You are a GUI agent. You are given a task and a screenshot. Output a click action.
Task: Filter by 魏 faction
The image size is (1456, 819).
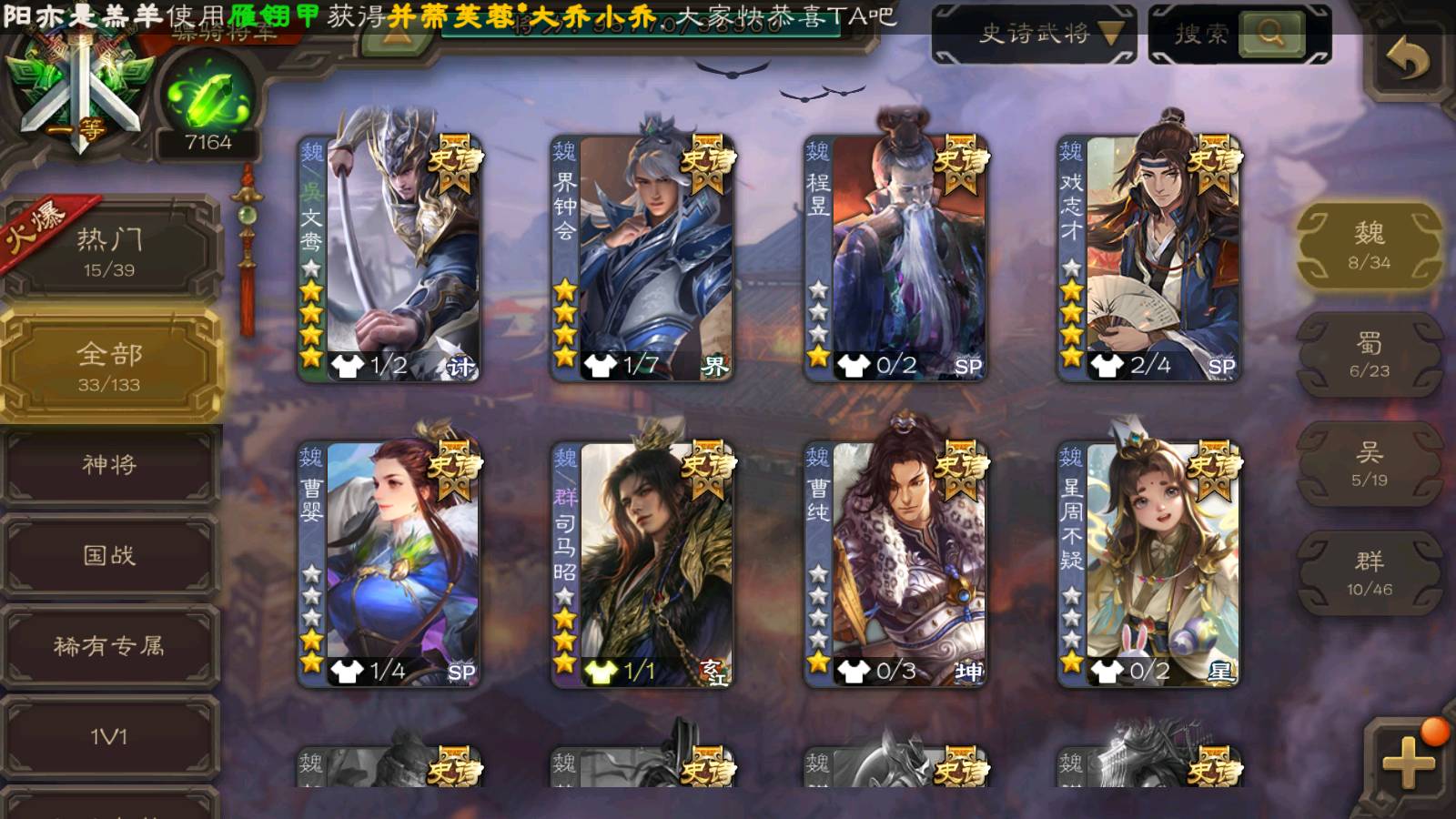[x=1369, y=246]
